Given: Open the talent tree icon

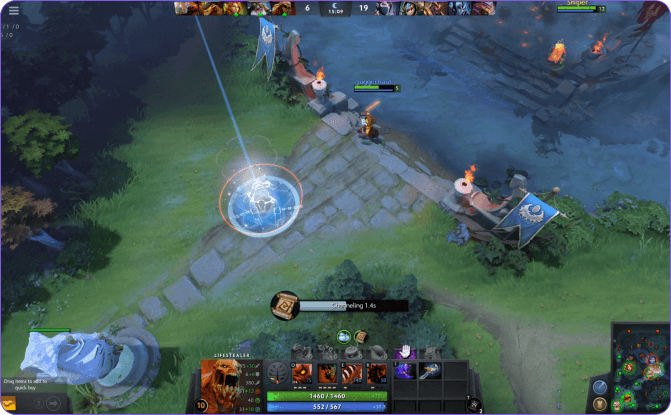Looking at the screenshot, I should pyautogui.click(x=276, y=373).
